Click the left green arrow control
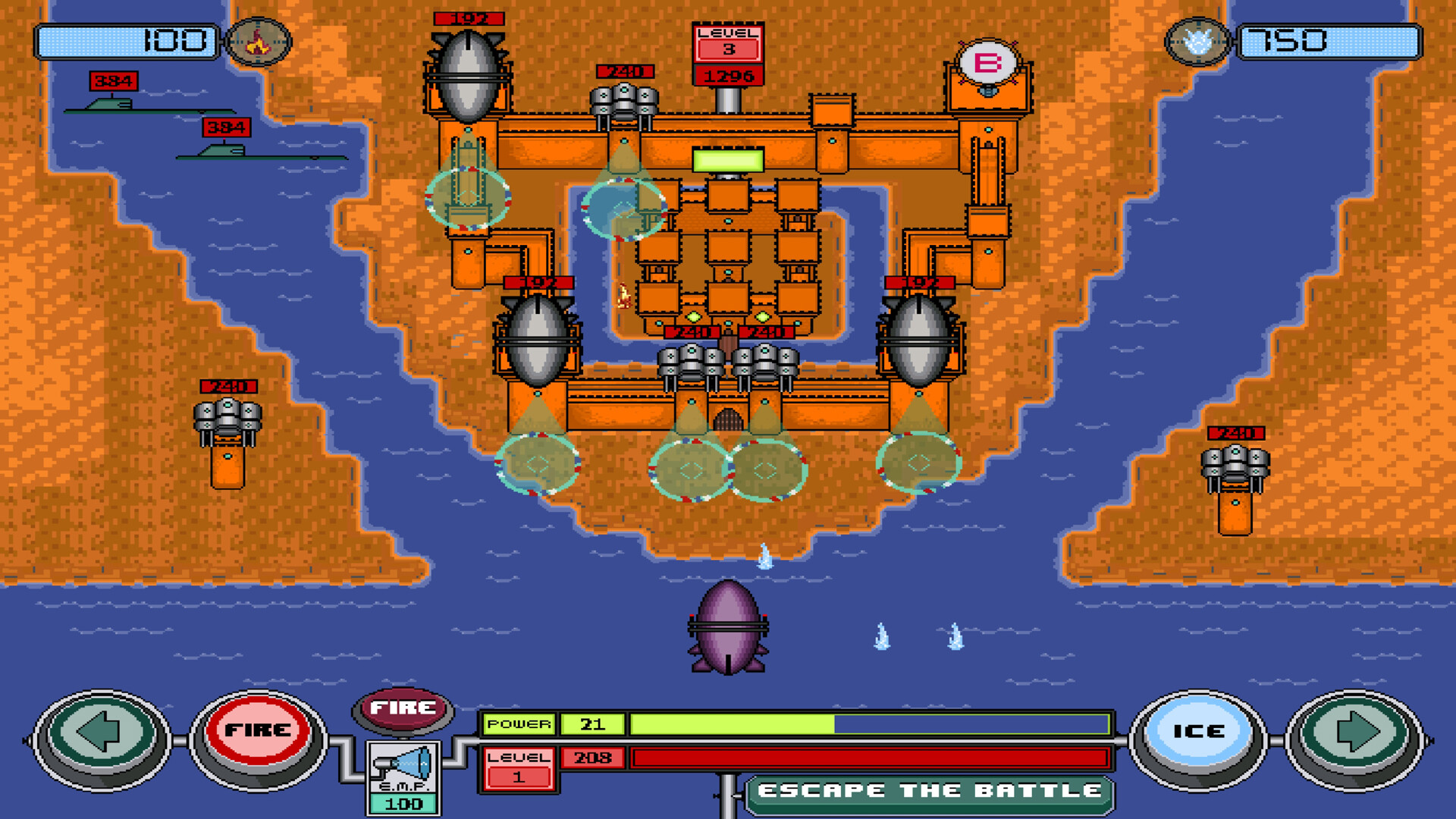This screenshot has width=1456, height=819. 101,730
